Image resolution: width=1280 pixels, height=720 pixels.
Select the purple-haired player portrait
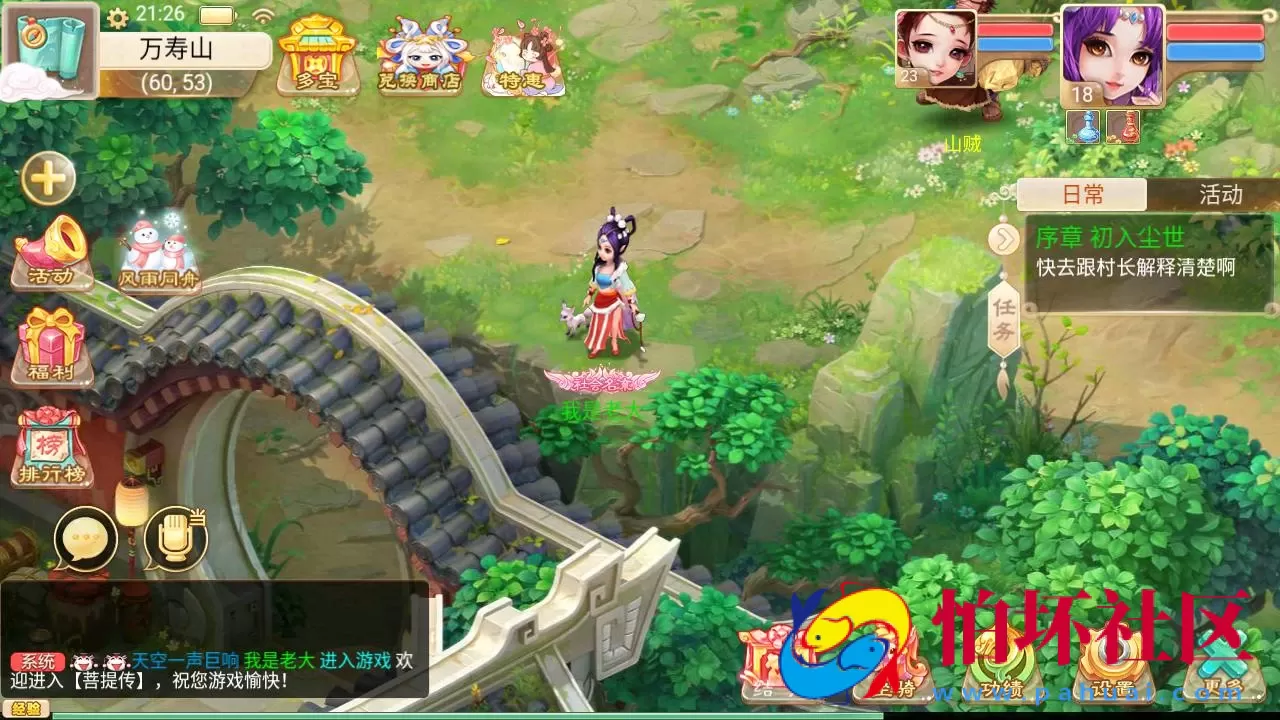tap(1112, 55)
